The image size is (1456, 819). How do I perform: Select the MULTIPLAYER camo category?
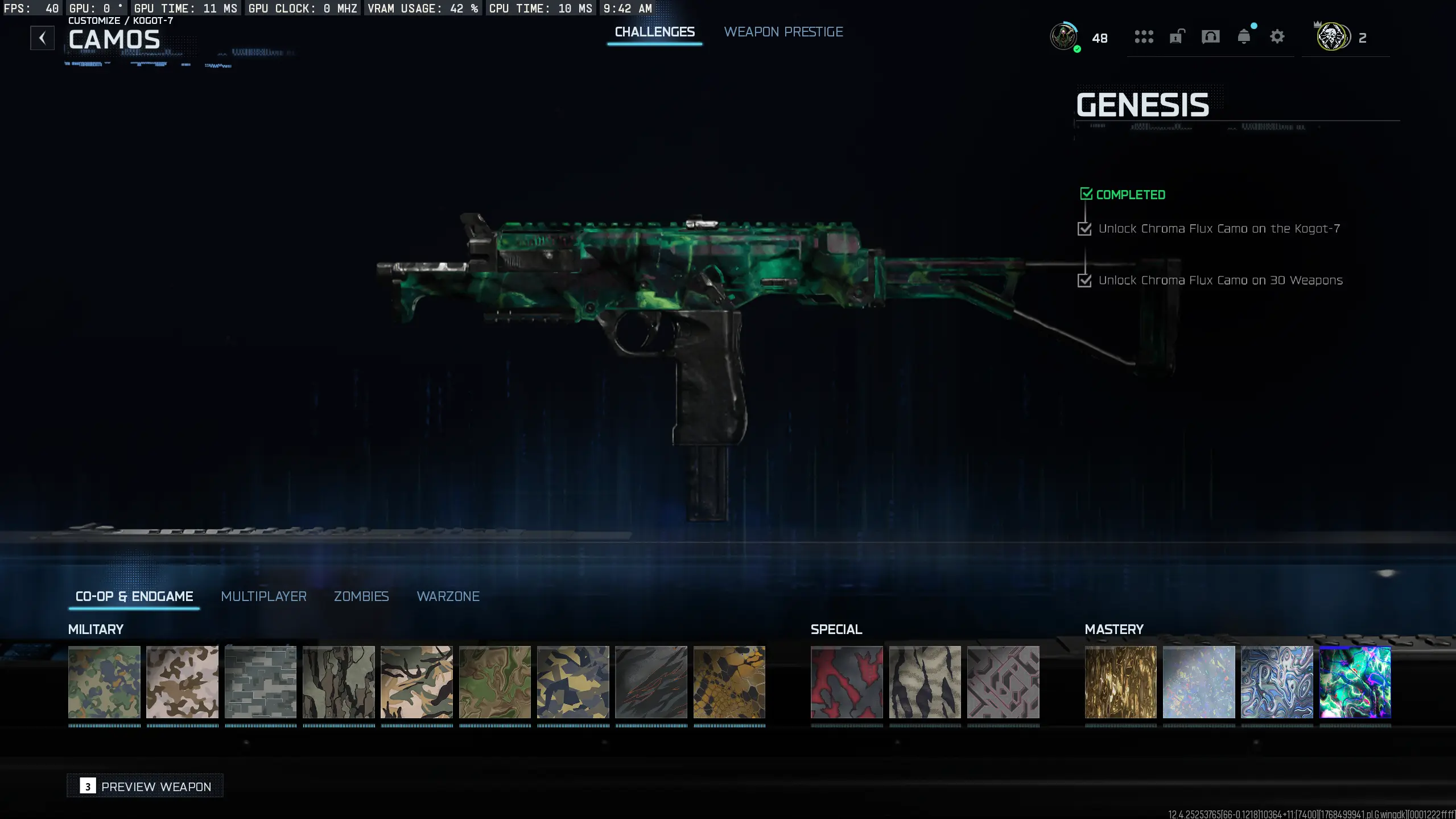click(263, 596)
